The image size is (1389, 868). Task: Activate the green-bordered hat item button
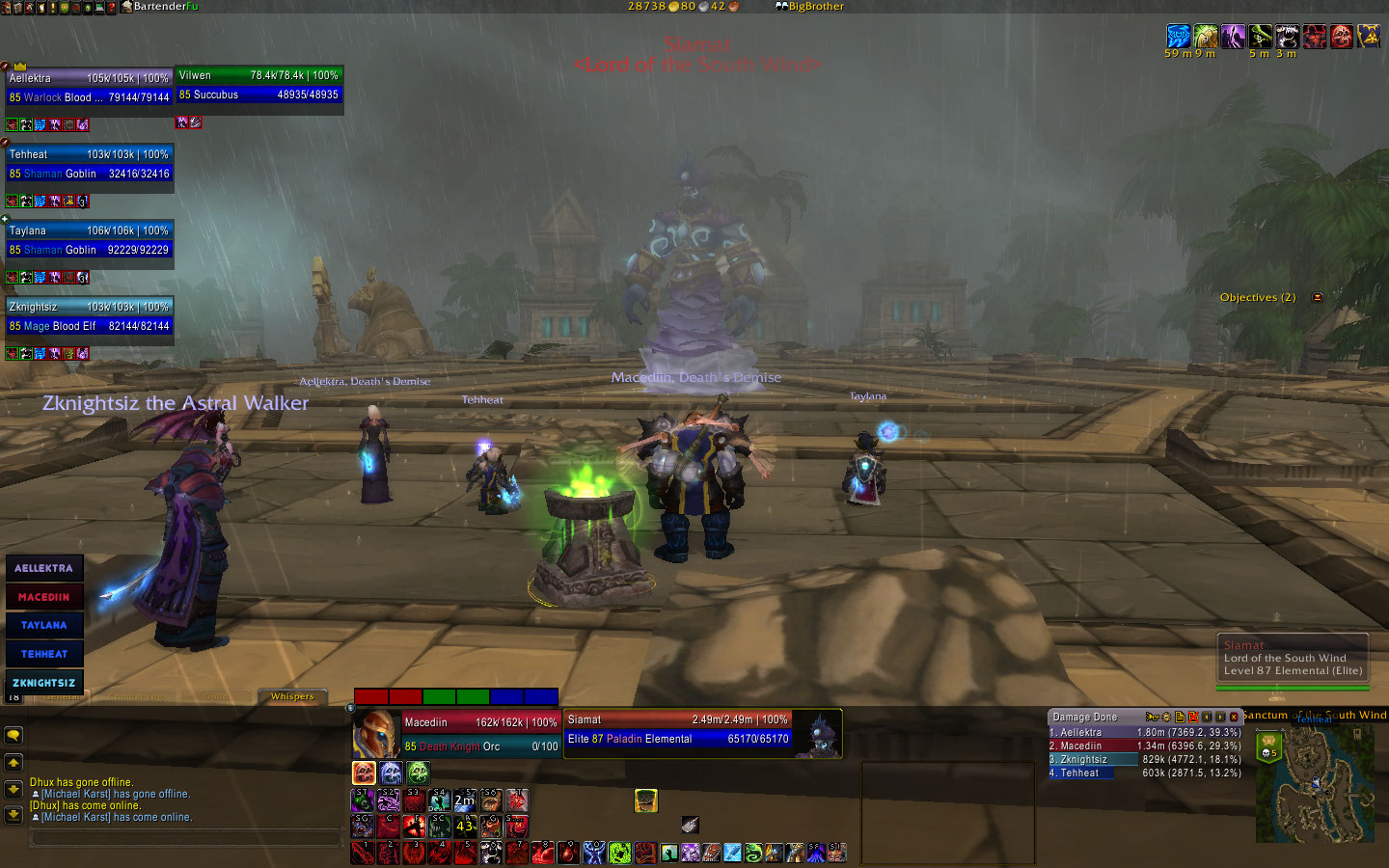click(x=645, y=800)
